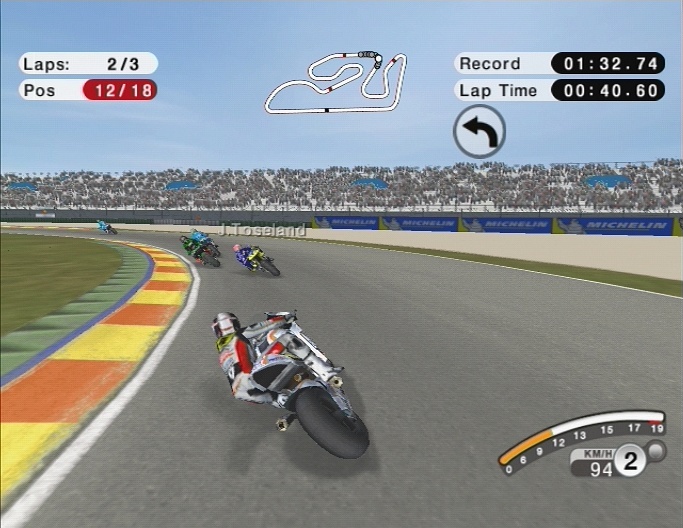Click the track layout minimap
Image resolution: width=683 pixels, height=528 pixels.
tap(336, 82)
